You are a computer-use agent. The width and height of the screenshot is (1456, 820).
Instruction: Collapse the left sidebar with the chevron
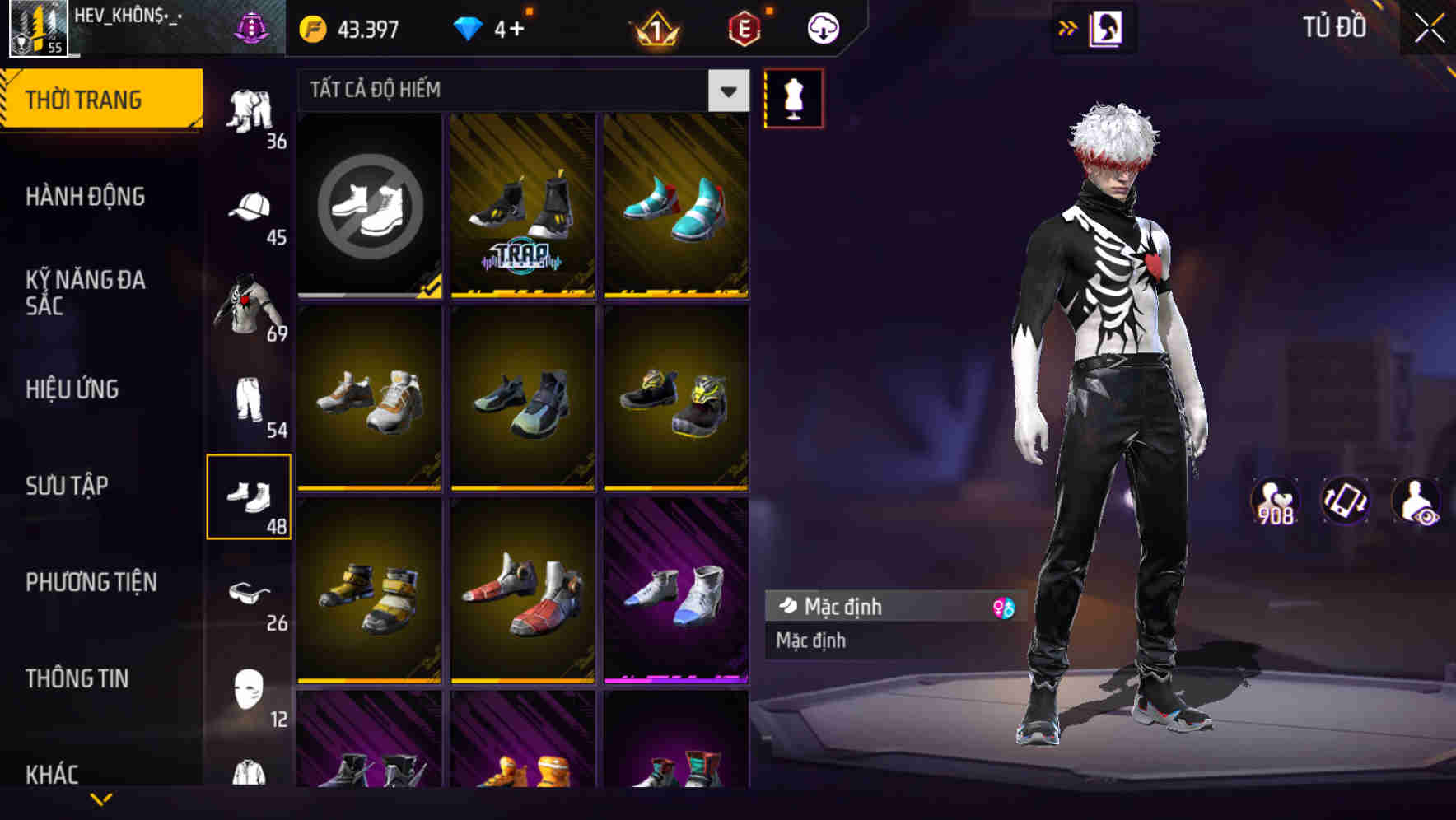tap(101, 797)
